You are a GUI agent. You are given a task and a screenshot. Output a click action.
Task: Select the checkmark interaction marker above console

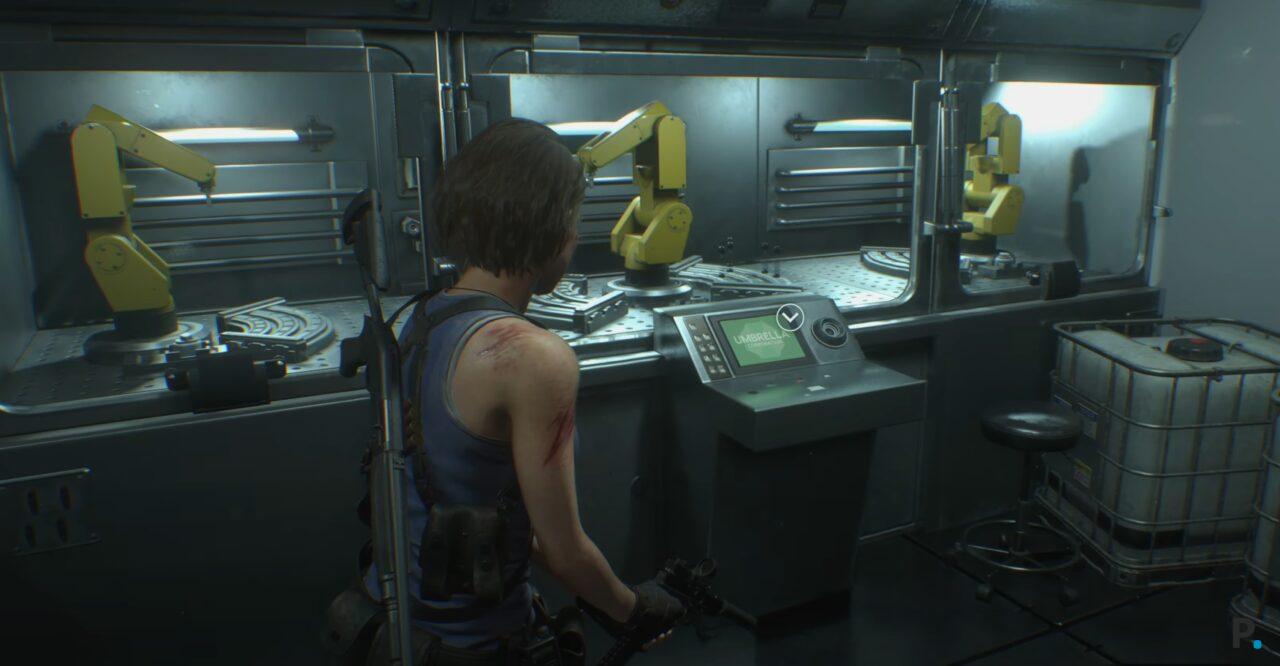tap(790, 318)
